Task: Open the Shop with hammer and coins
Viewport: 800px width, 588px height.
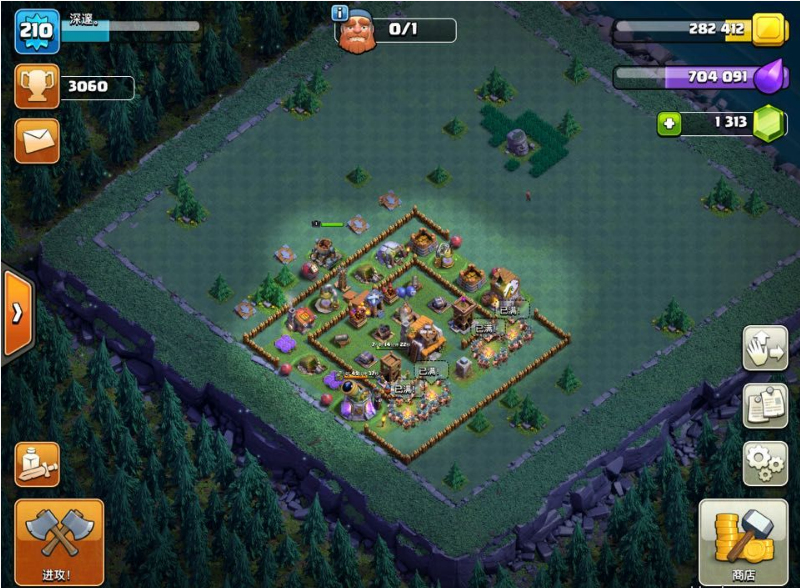Action: click(x=743, y=542)
